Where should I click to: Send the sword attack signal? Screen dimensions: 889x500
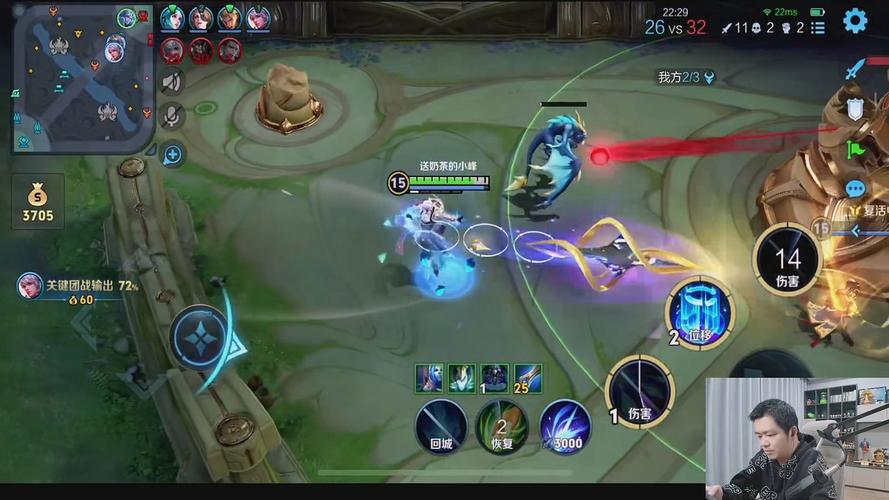[x=855, y=69]
